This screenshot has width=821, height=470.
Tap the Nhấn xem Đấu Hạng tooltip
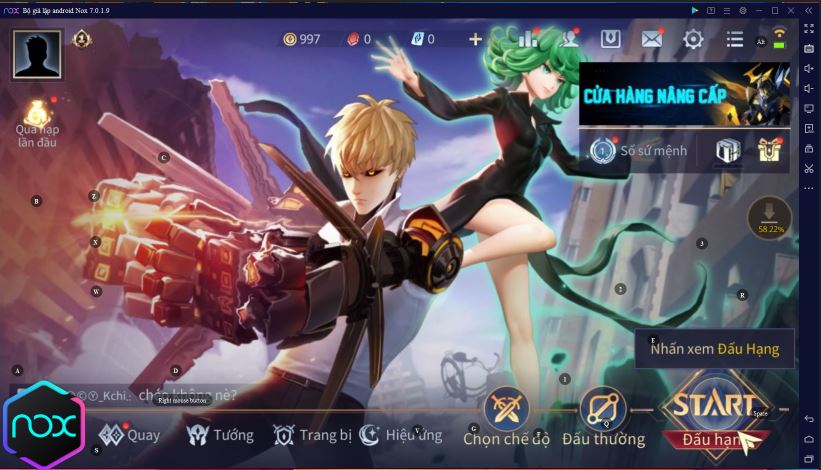[714, 349]
